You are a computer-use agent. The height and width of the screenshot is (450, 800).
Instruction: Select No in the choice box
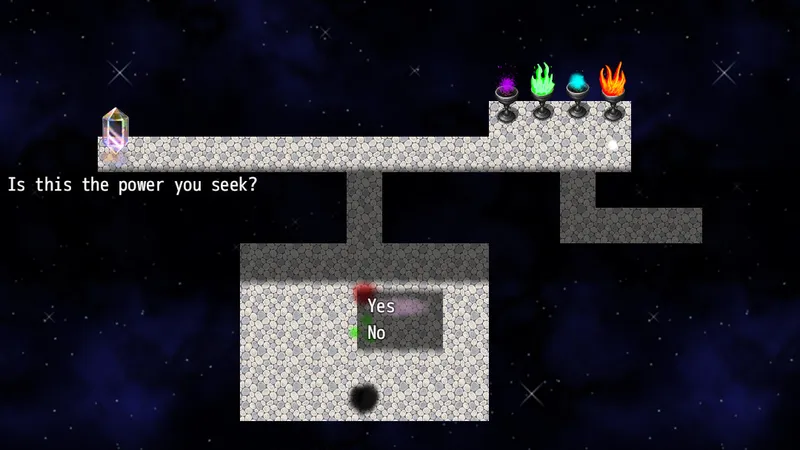pos(377,333)
